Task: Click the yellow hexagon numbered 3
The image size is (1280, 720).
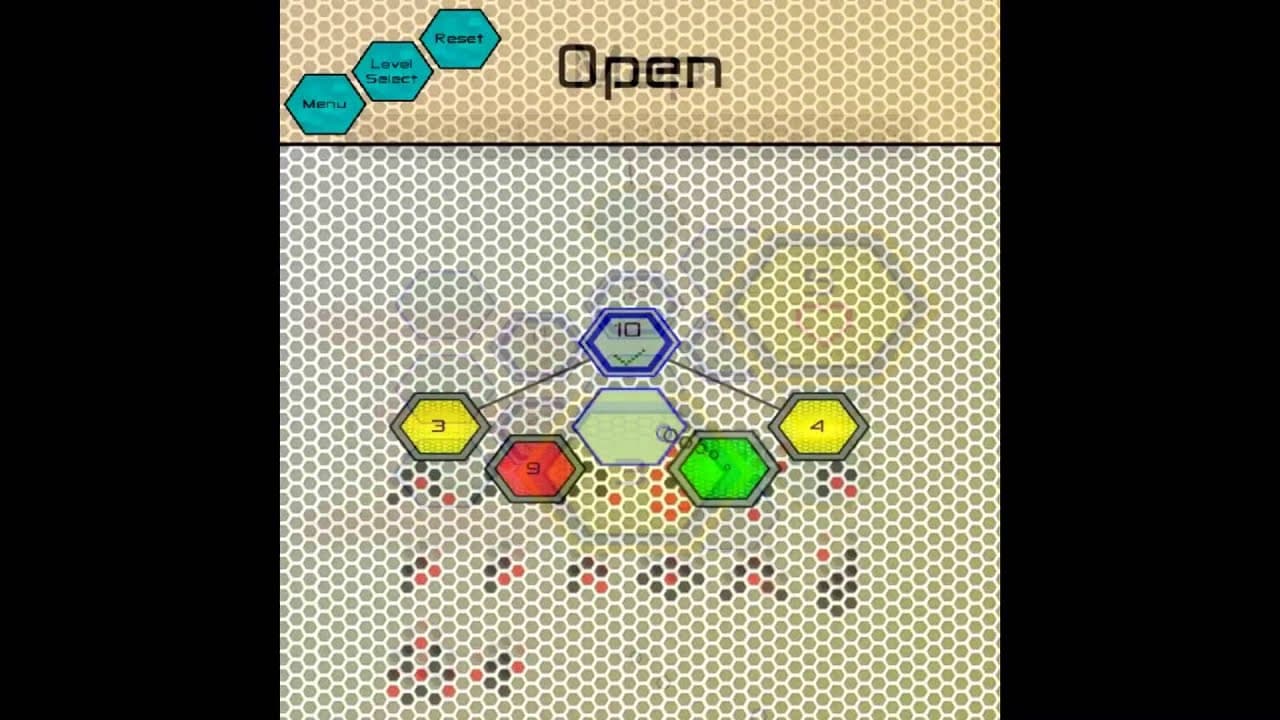Action: 438,424
